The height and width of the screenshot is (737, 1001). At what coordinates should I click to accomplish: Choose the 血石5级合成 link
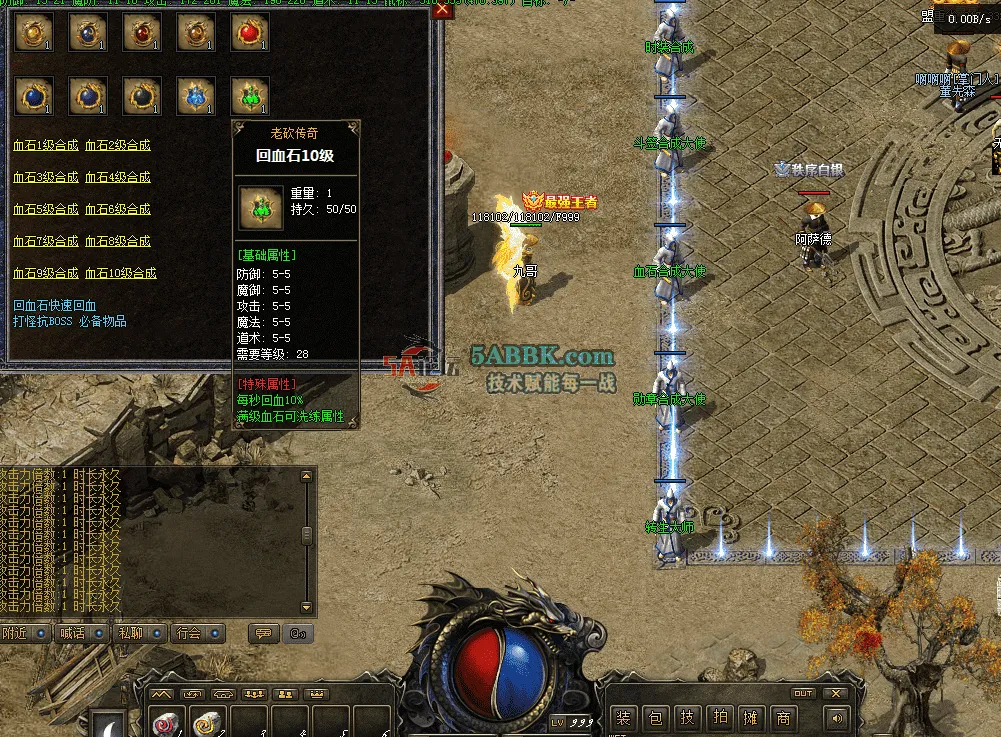(45, 209)
